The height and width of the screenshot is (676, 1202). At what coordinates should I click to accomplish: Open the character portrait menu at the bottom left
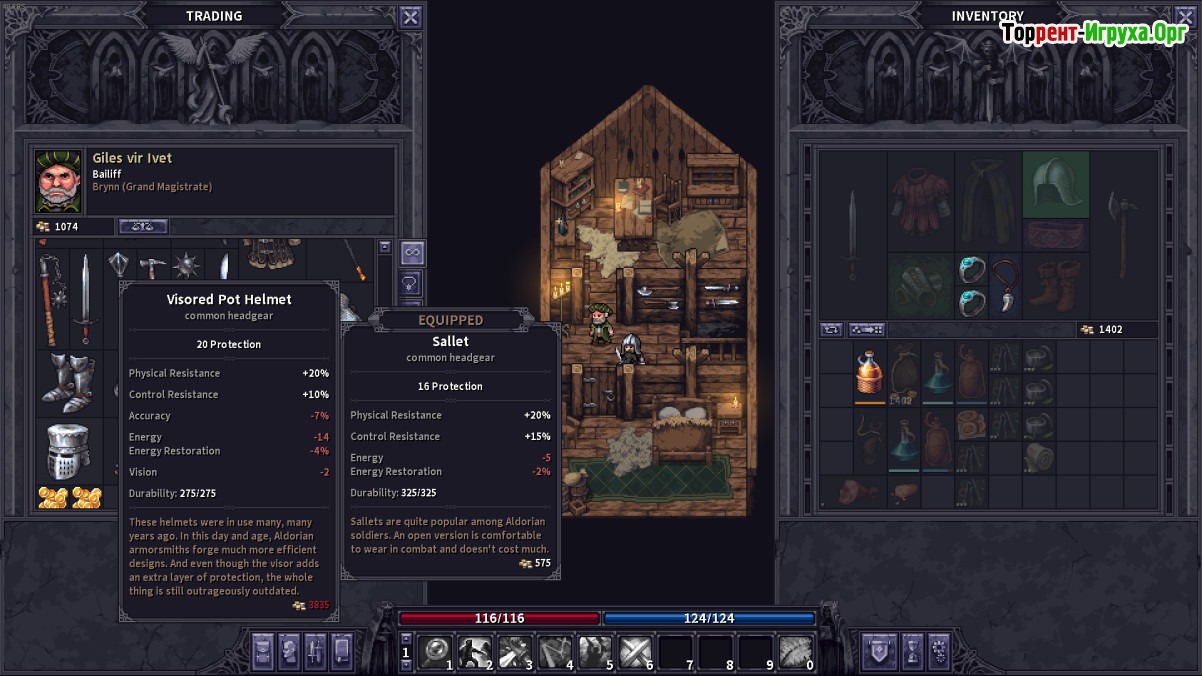click(x=289, y=652)
